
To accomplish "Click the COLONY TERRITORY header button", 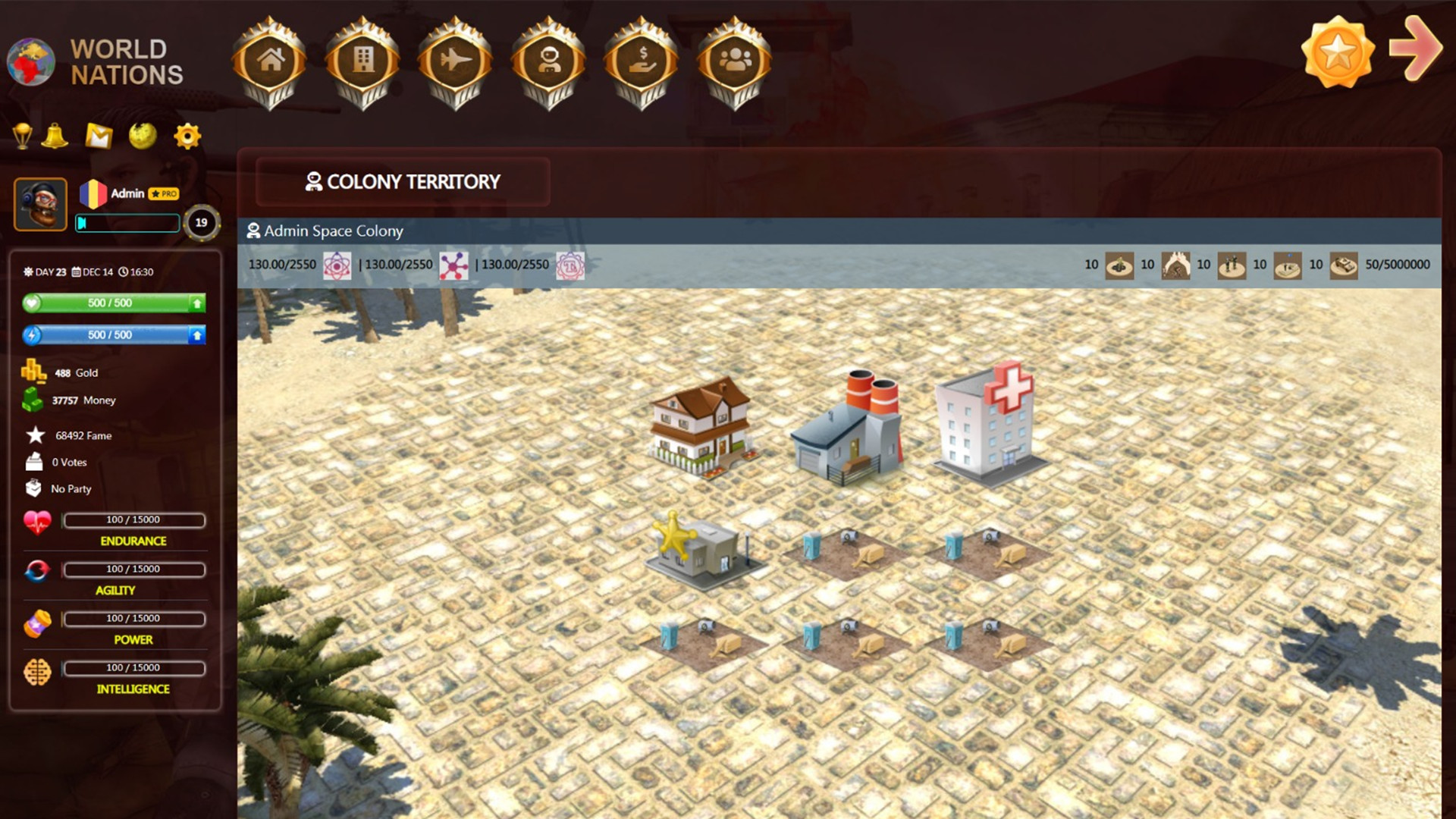I will click(403, 182).
